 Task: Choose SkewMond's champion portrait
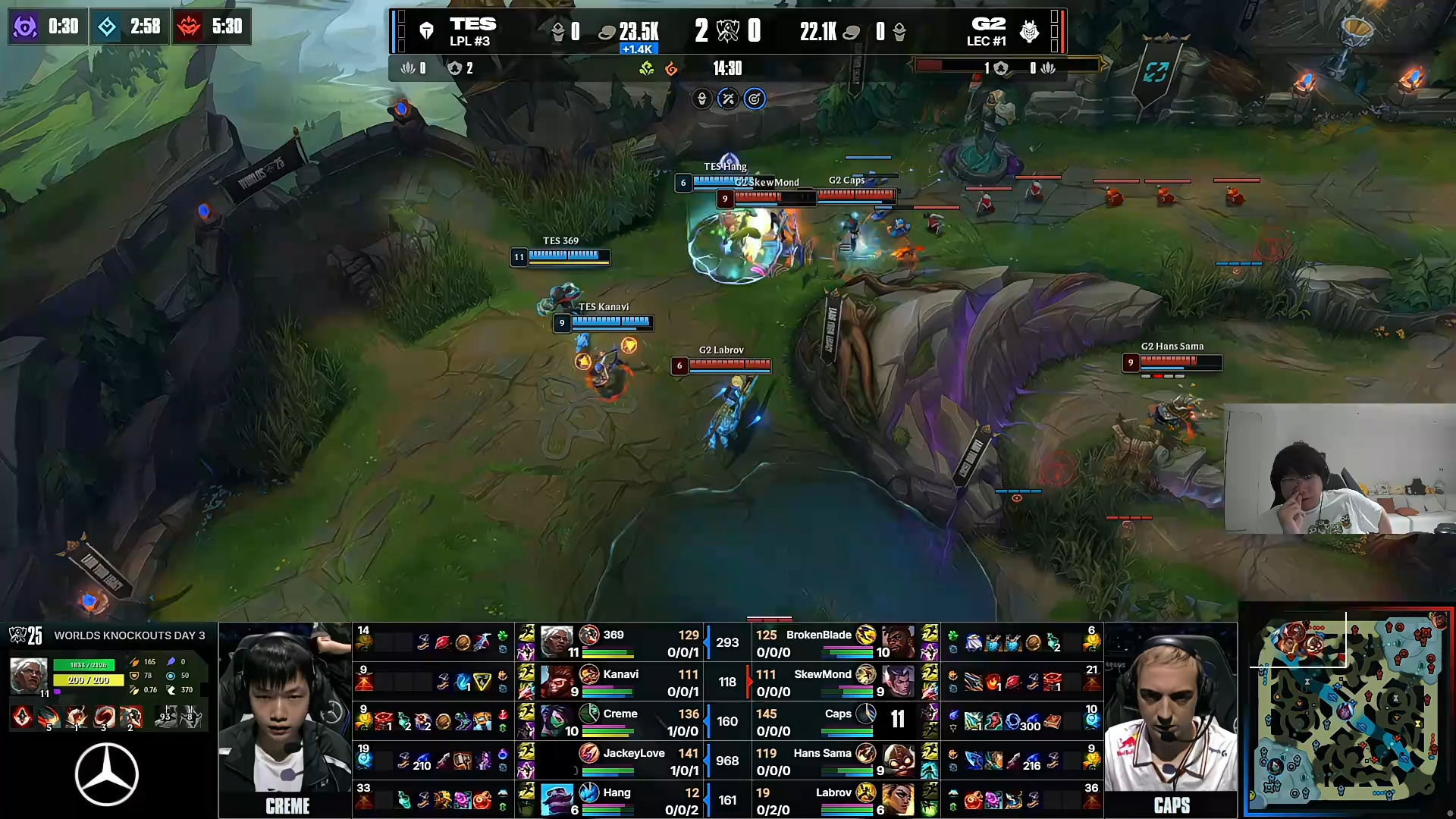(899, 682)
